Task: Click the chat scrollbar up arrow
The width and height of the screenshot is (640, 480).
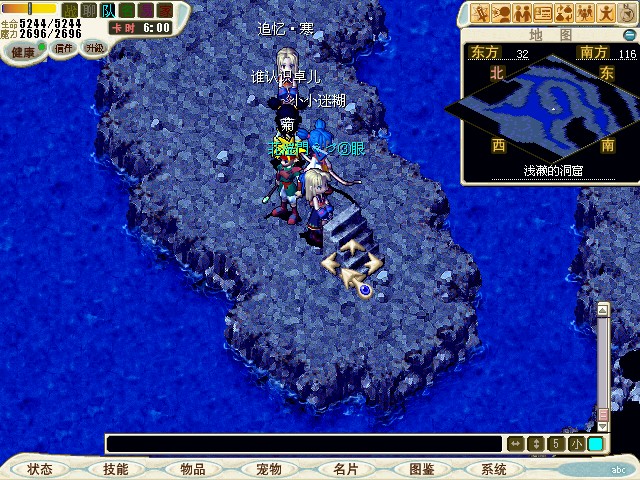Action: click(x=602, y=309)
